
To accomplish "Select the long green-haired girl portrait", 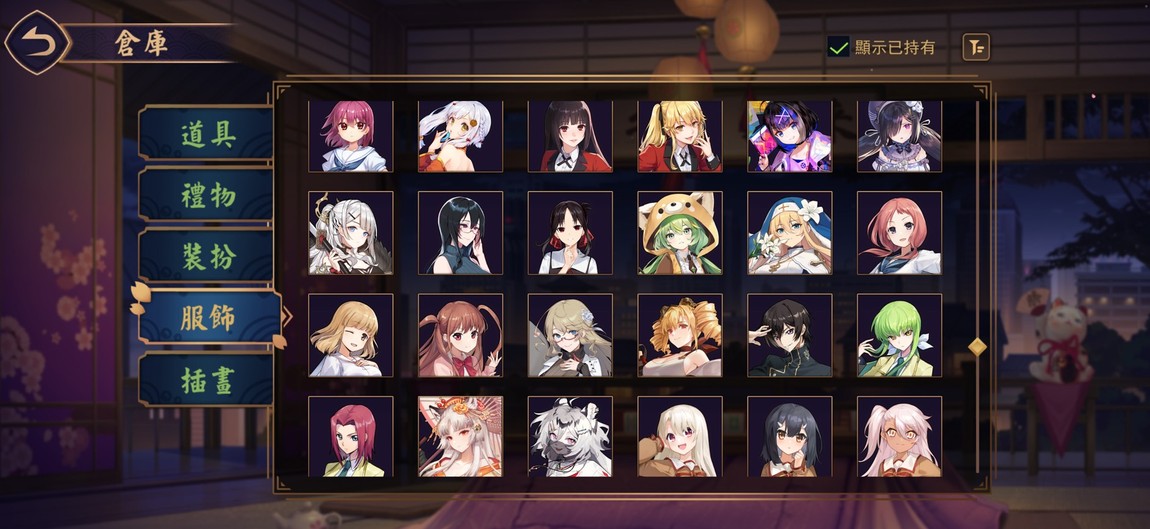I will 899,335.
